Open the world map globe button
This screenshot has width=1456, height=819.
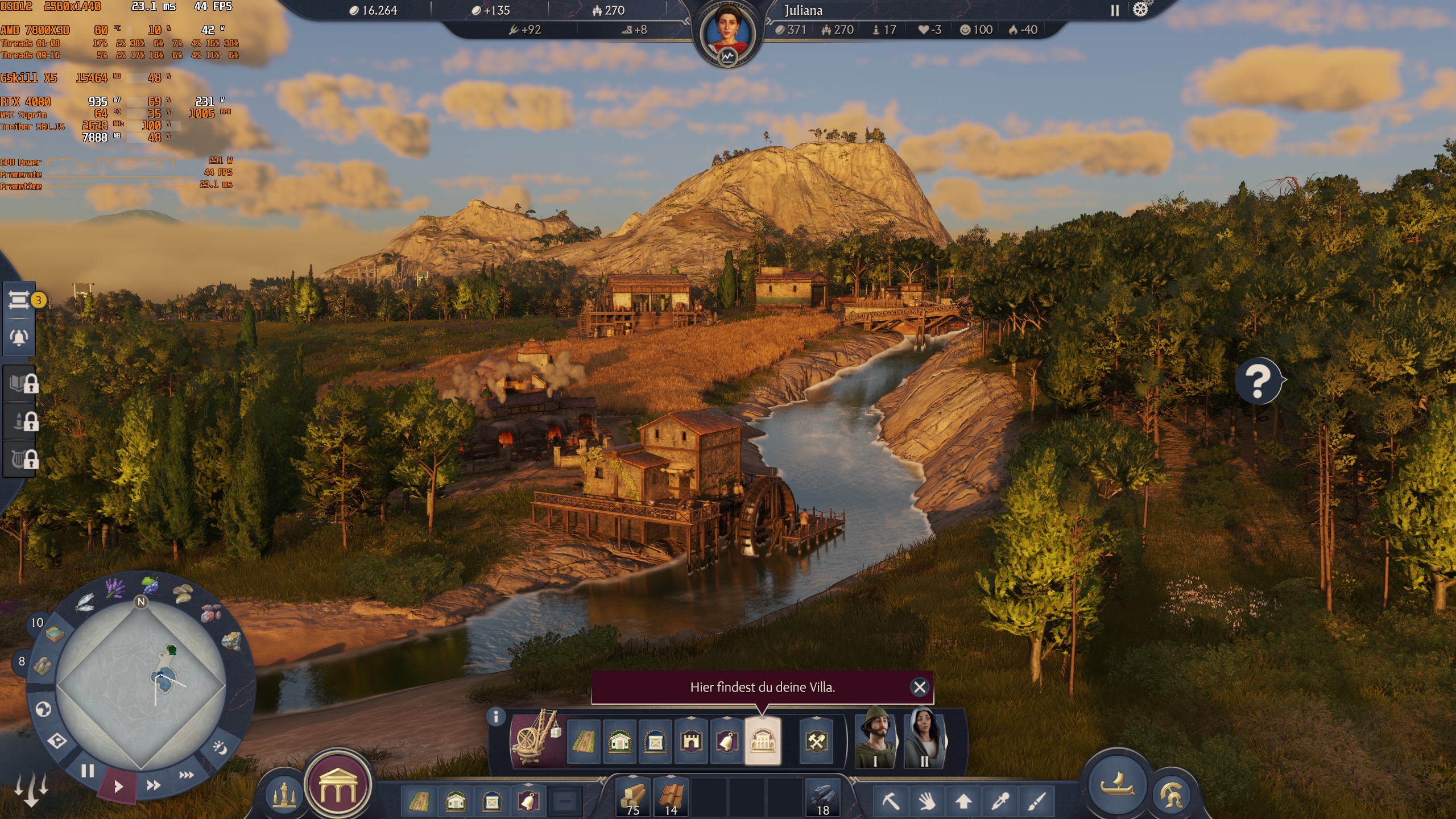tap(43, 709)
